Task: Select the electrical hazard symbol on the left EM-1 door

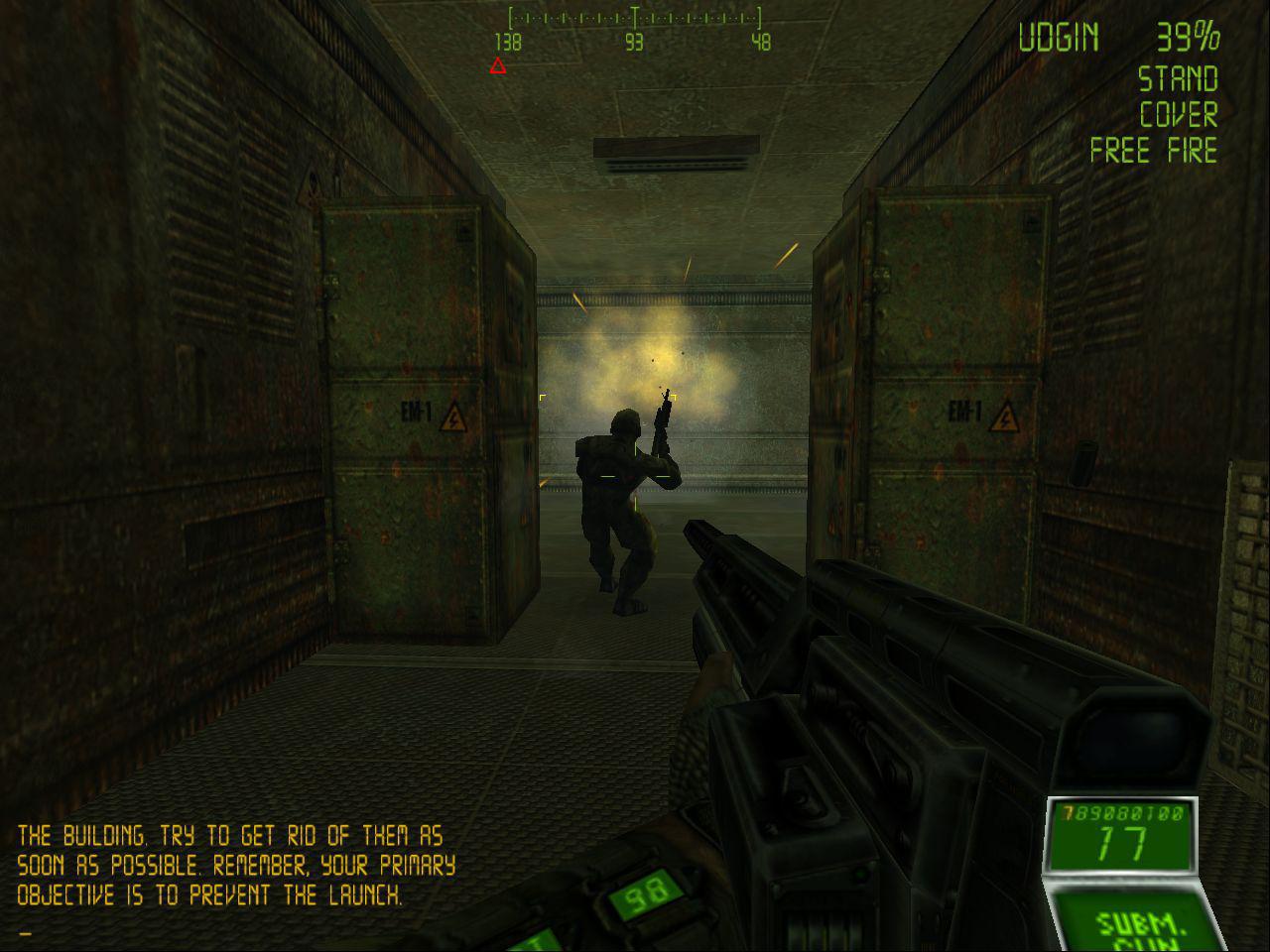Action: [454, 416]
